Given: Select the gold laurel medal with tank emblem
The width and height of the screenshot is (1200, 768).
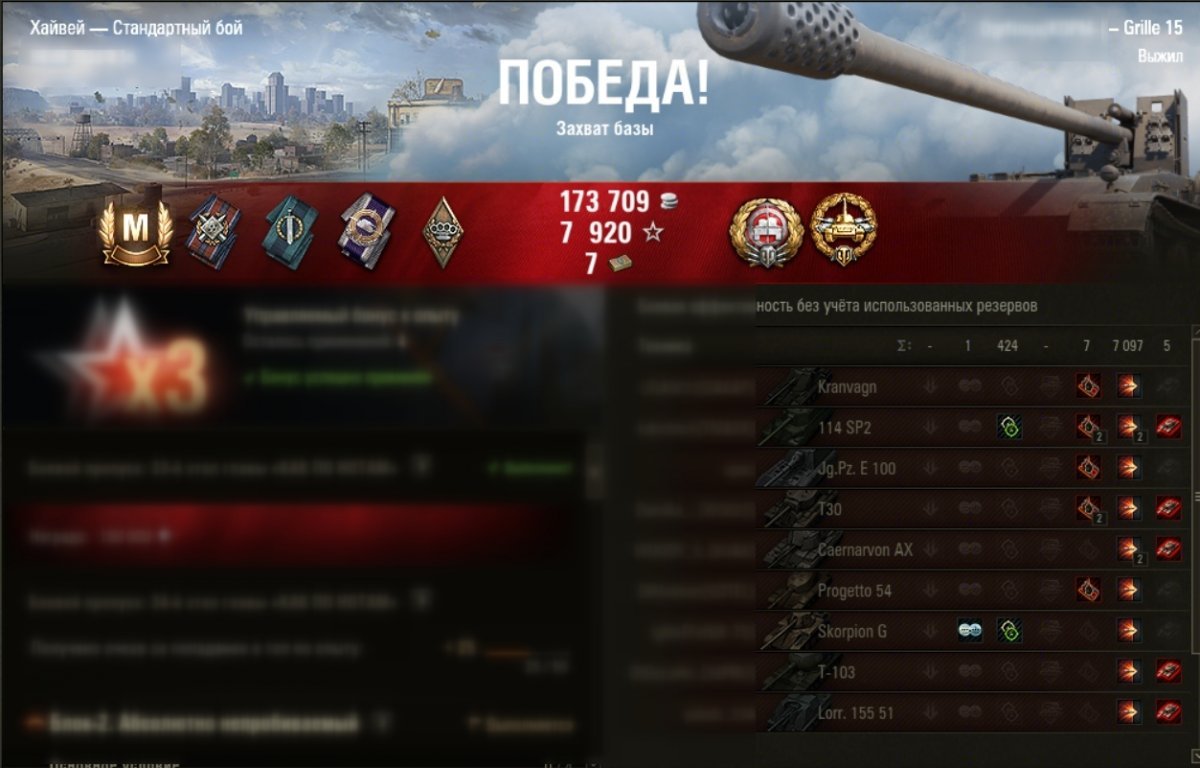Looking at the screenshot, I should pyautogui.click(x=843, y=230).
